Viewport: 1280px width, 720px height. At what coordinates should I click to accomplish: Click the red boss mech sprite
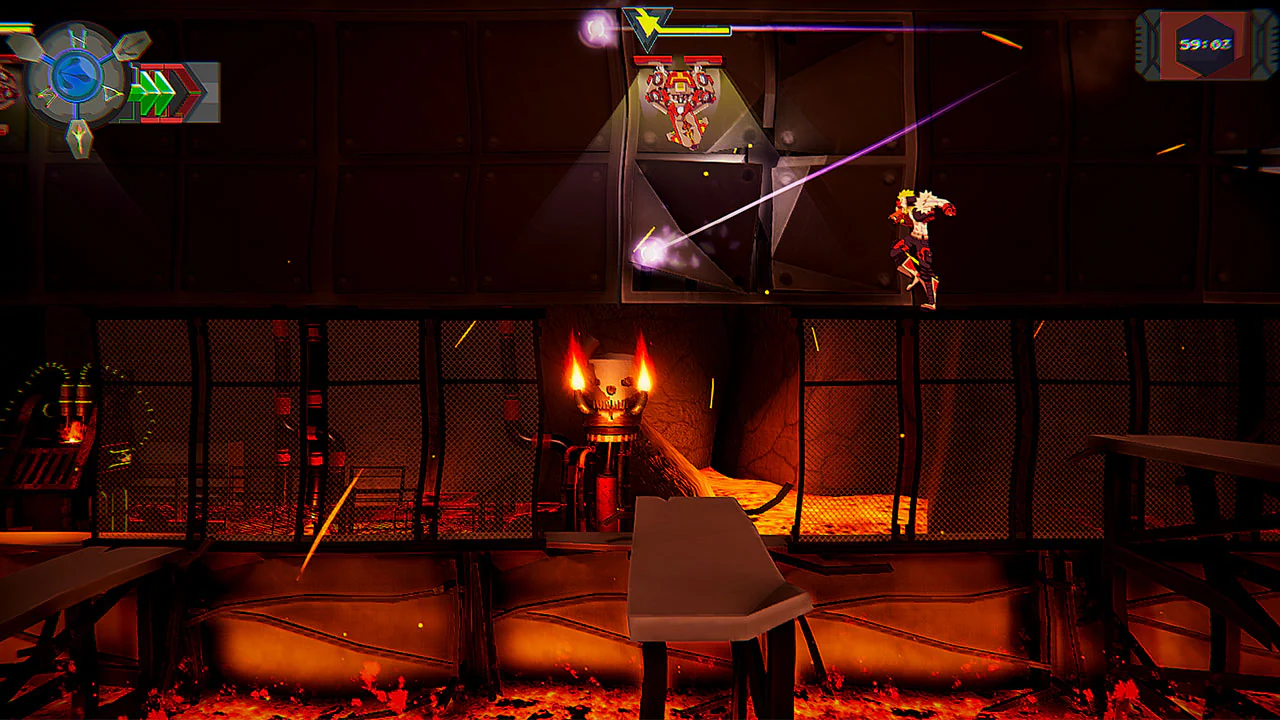click(678, 100)
